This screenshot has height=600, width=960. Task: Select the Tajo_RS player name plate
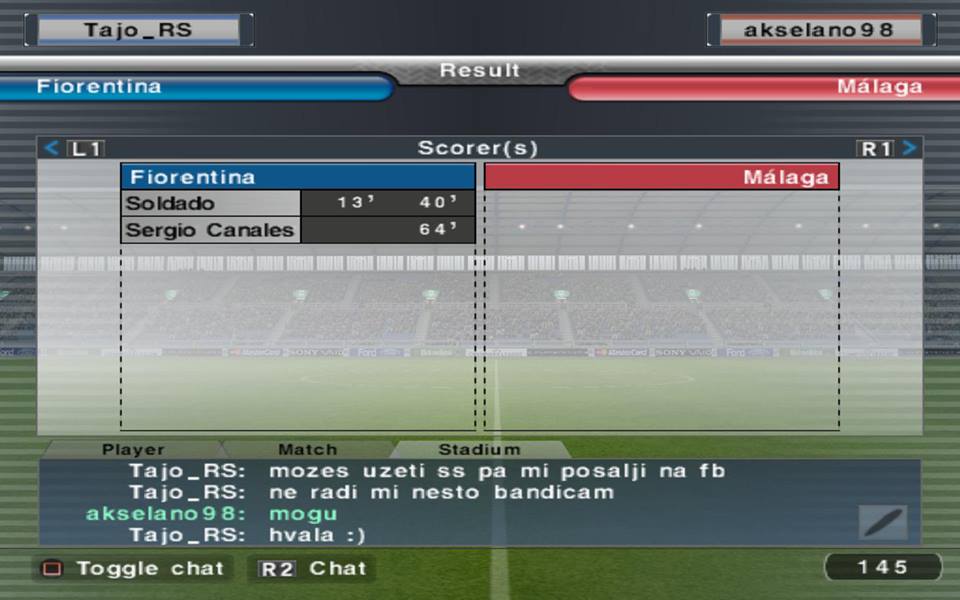138,30
